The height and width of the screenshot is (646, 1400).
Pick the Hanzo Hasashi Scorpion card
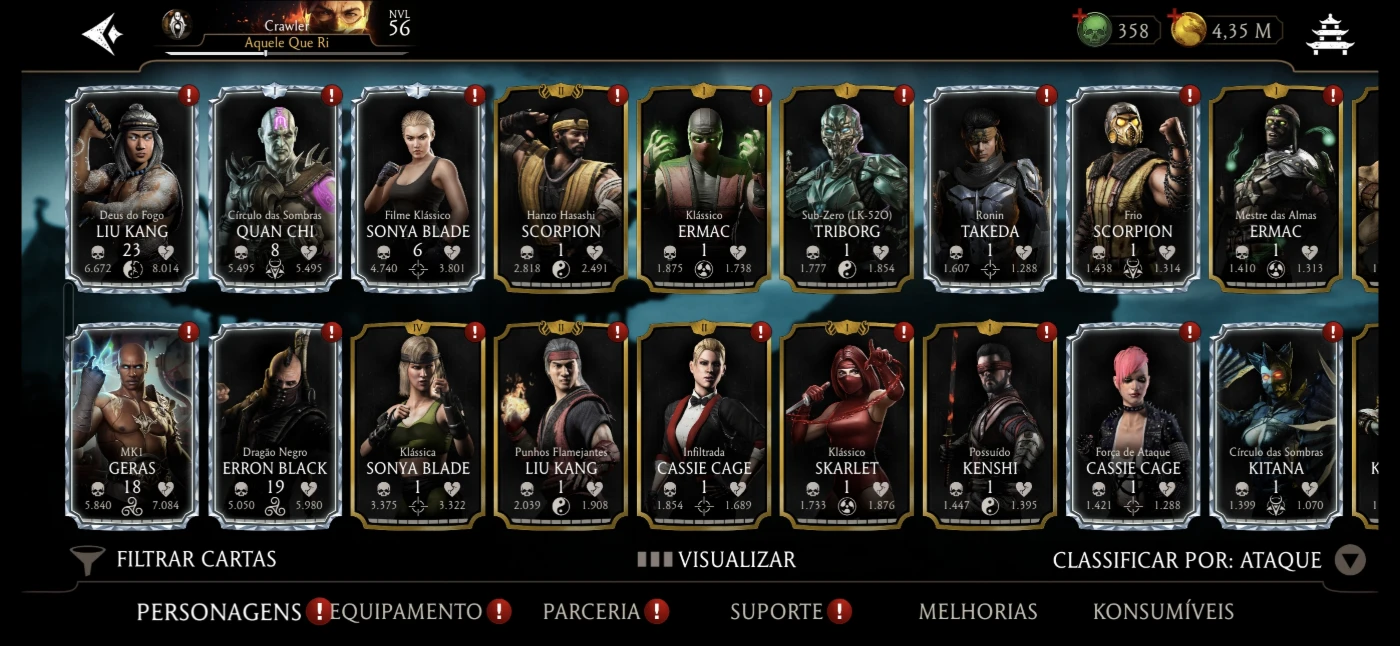[561, 190]
